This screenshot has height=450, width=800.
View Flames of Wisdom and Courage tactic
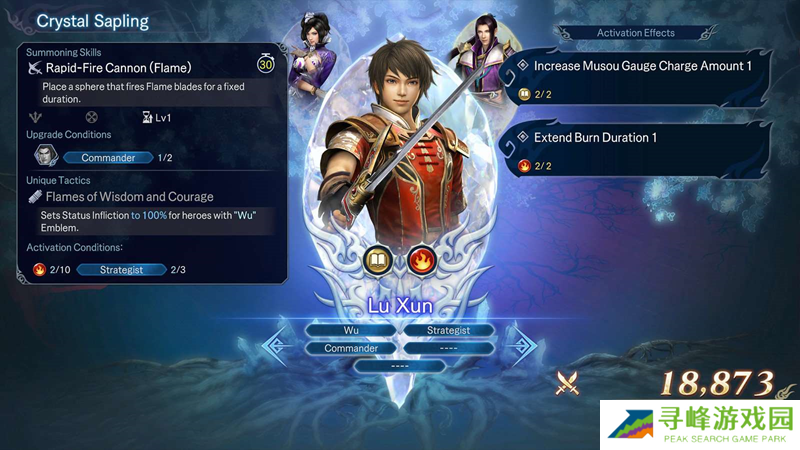click(130, 197)
